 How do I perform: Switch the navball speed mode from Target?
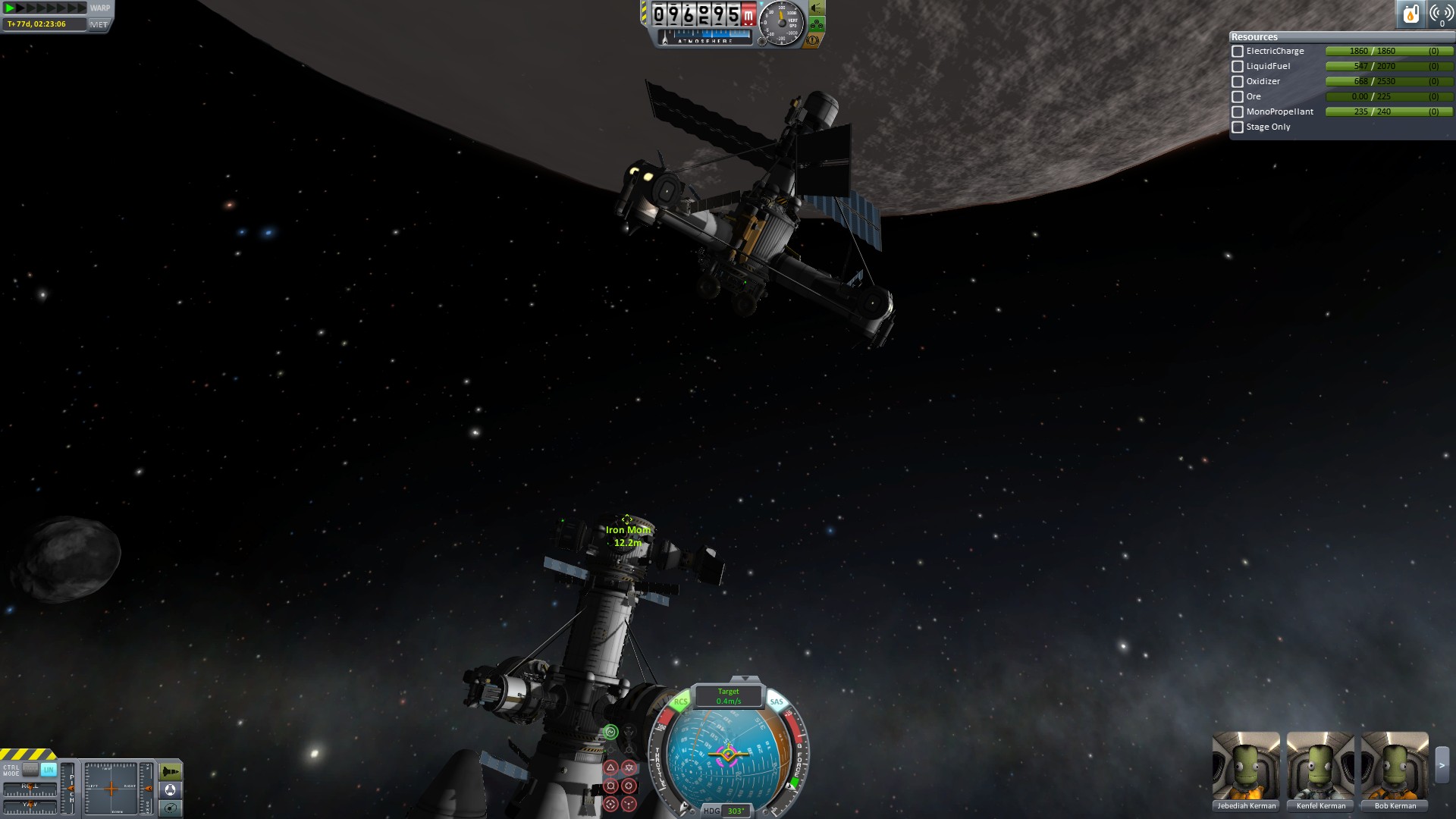(x=728, y=696)
